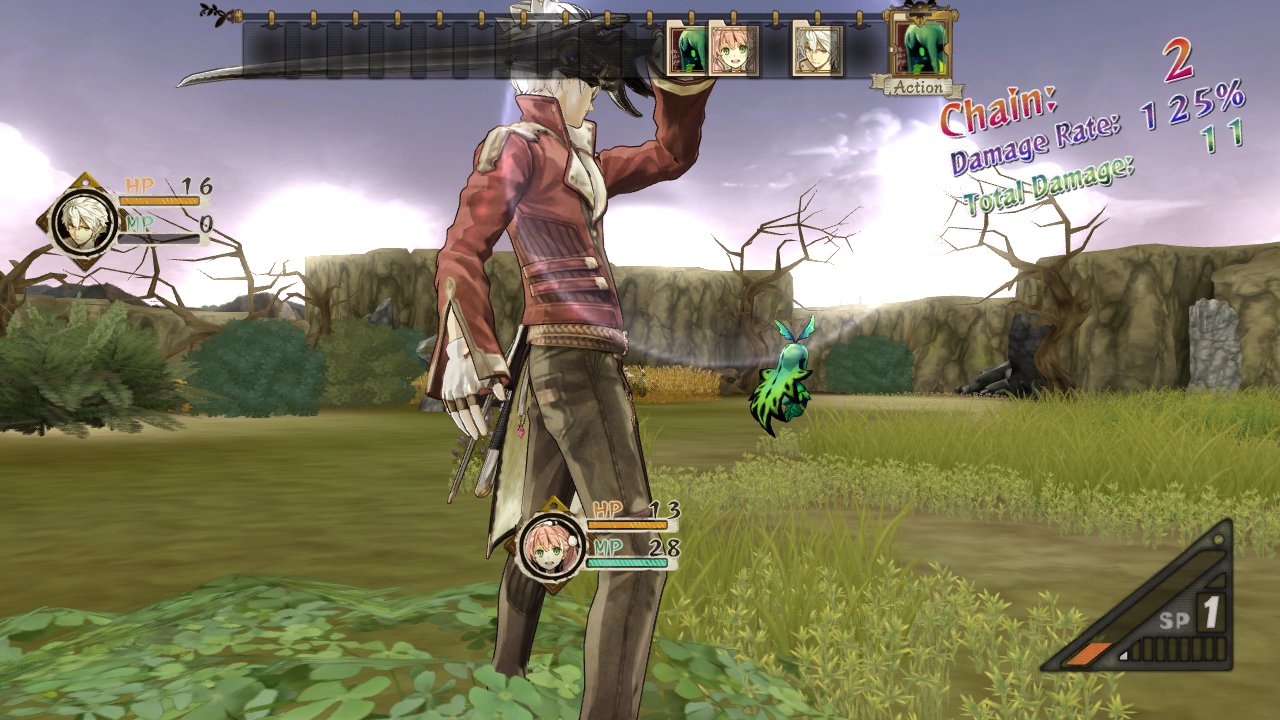Click the SP counter box showing 1

tap(1209, 613)
